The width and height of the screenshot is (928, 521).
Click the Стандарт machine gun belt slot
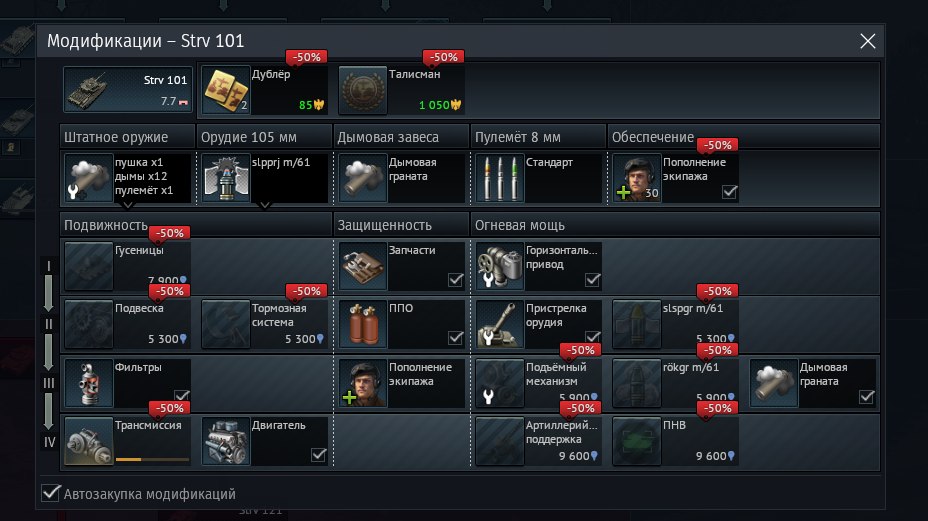click(x=538, y=178)
